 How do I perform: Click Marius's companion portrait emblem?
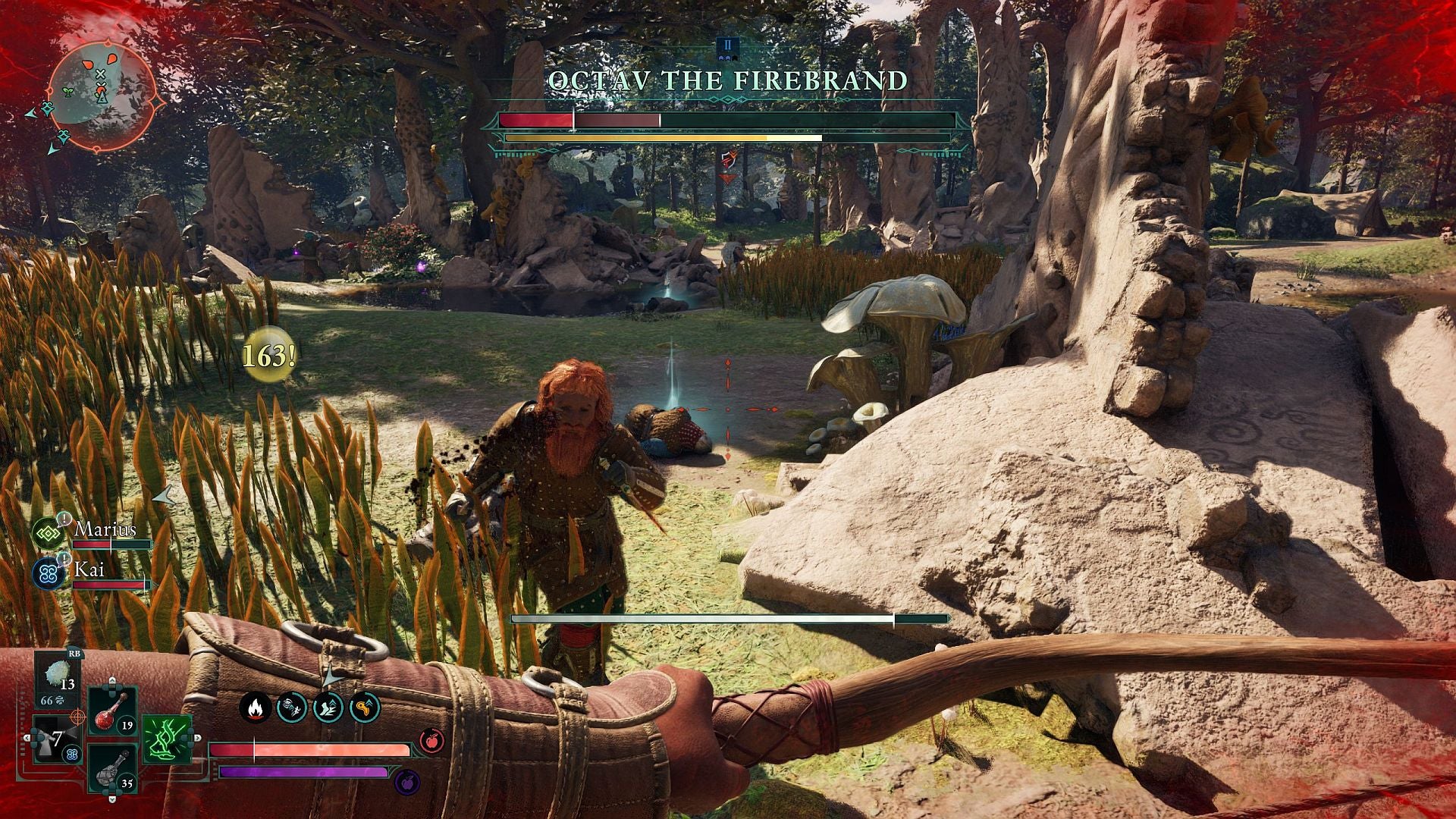point(47,532)
